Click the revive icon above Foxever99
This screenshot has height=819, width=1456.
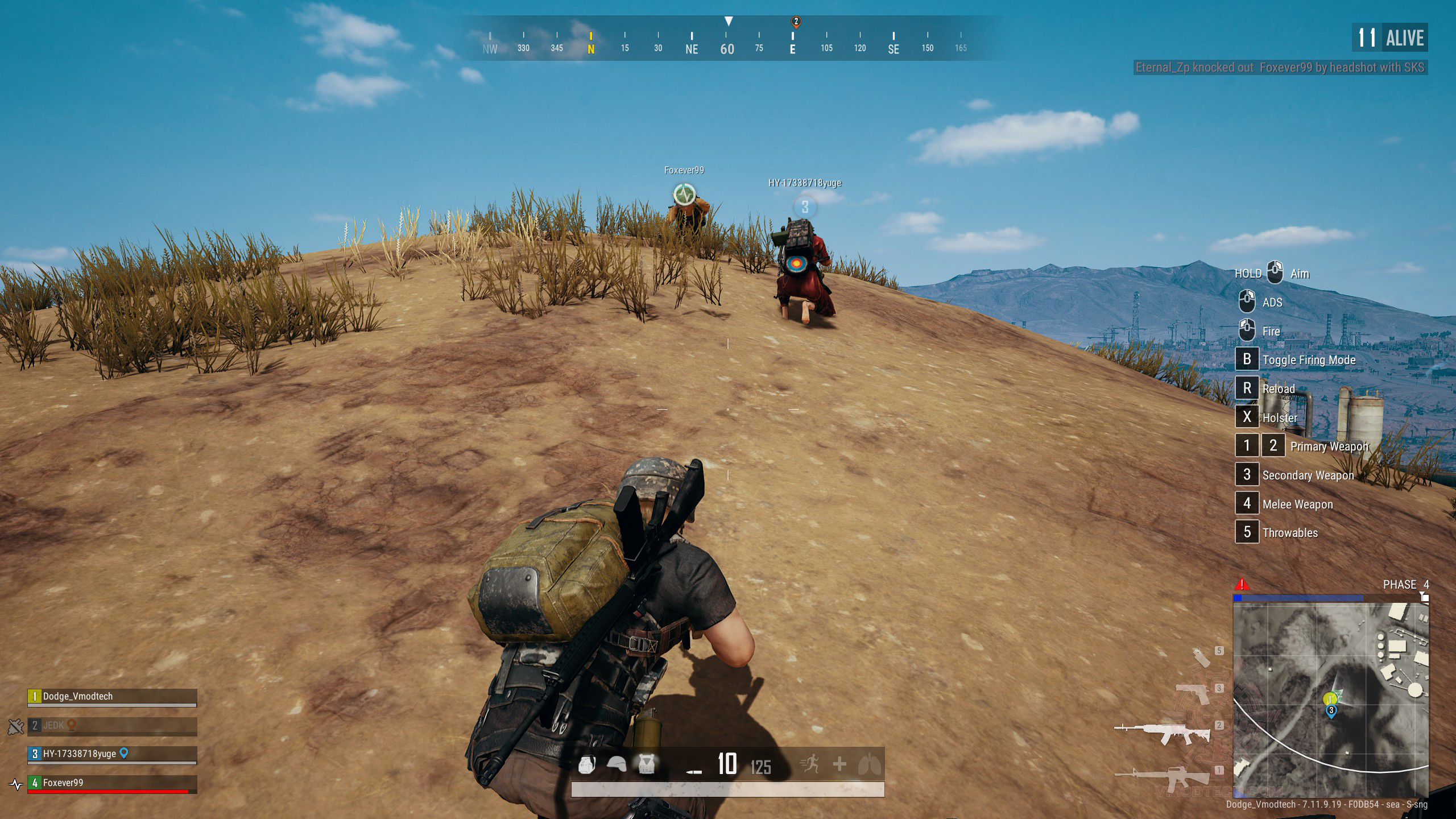[x=684, y=195]
